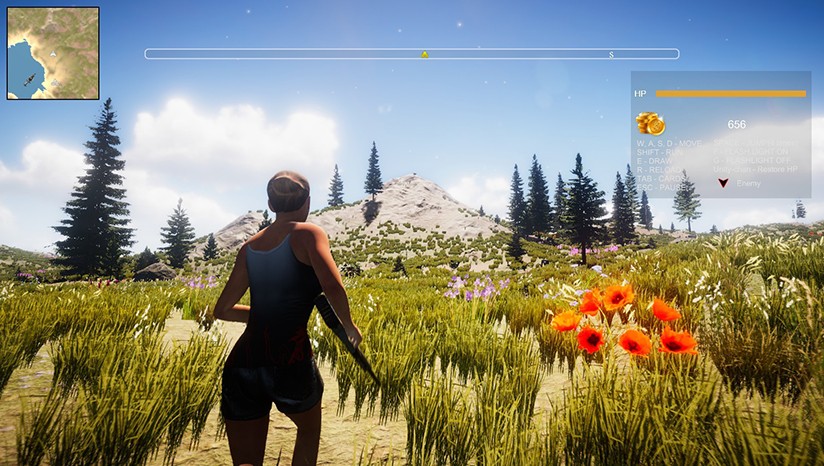Open the terrain minimap

53,53
